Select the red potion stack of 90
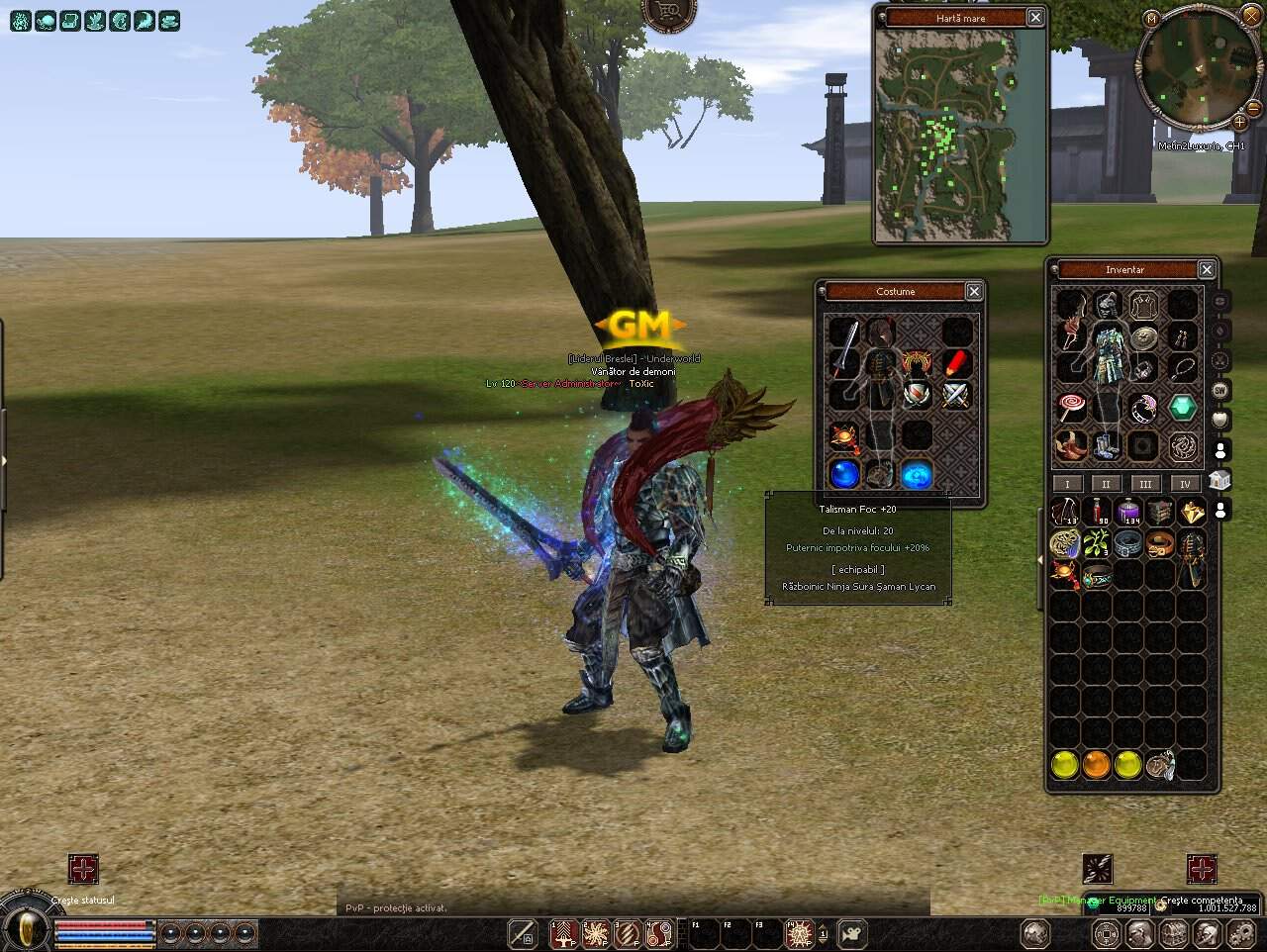 point(1098,512)
